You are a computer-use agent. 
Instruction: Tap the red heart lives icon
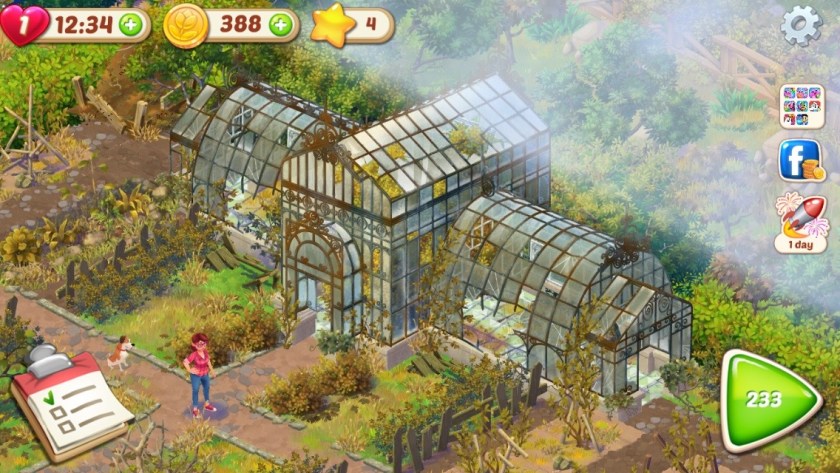22,24
